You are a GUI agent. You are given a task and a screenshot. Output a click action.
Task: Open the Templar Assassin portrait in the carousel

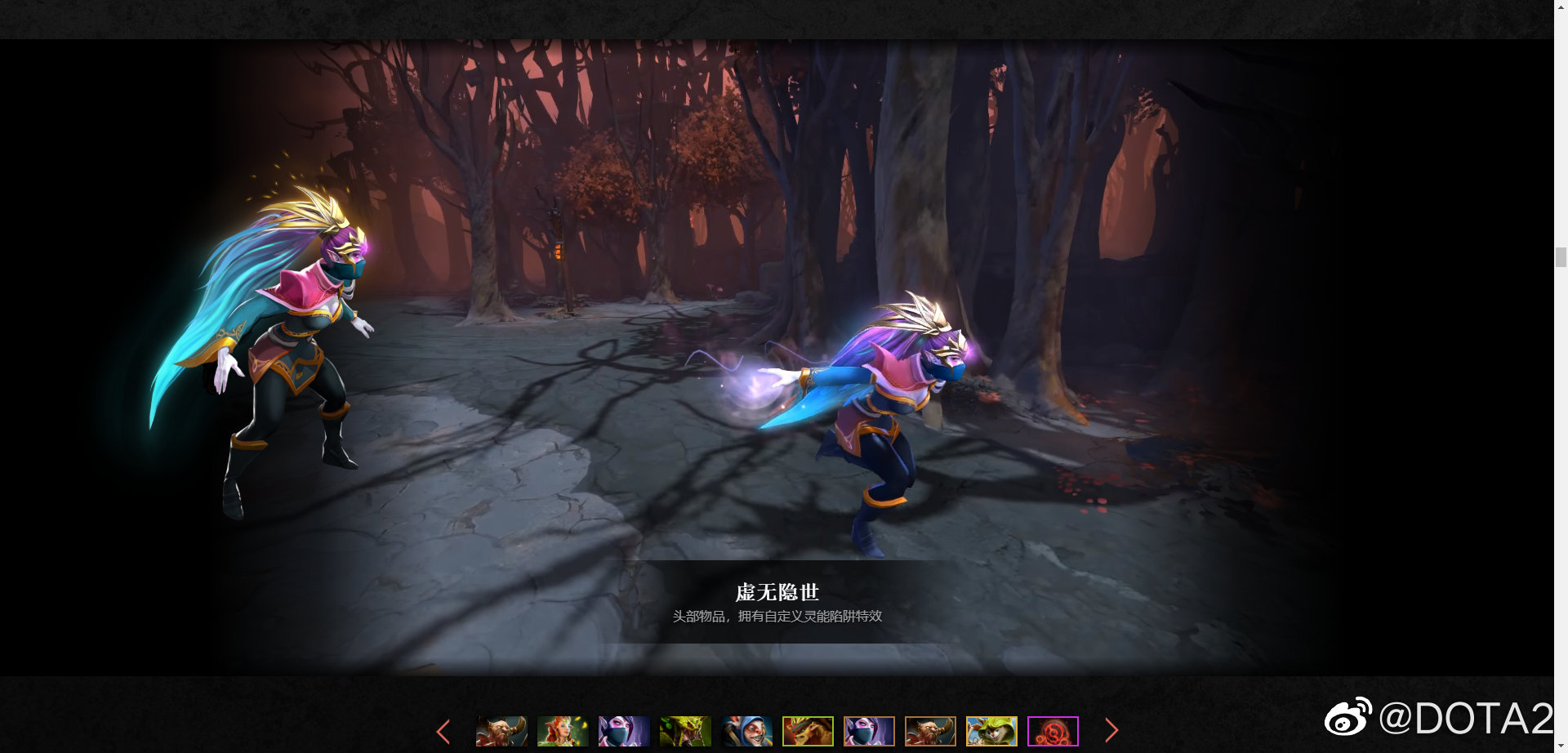pos(623,731)
